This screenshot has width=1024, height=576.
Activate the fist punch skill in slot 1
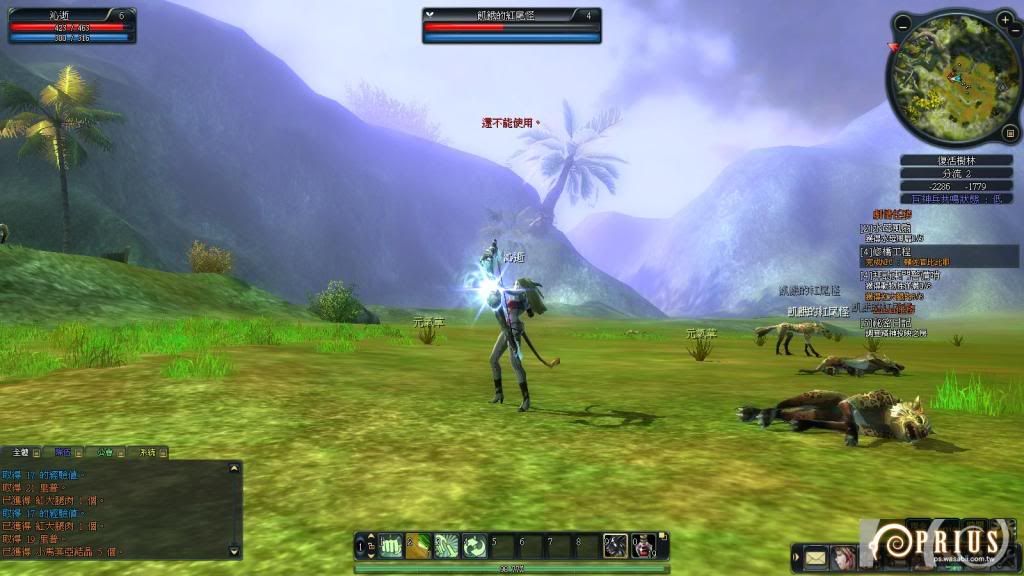point(391,545)
